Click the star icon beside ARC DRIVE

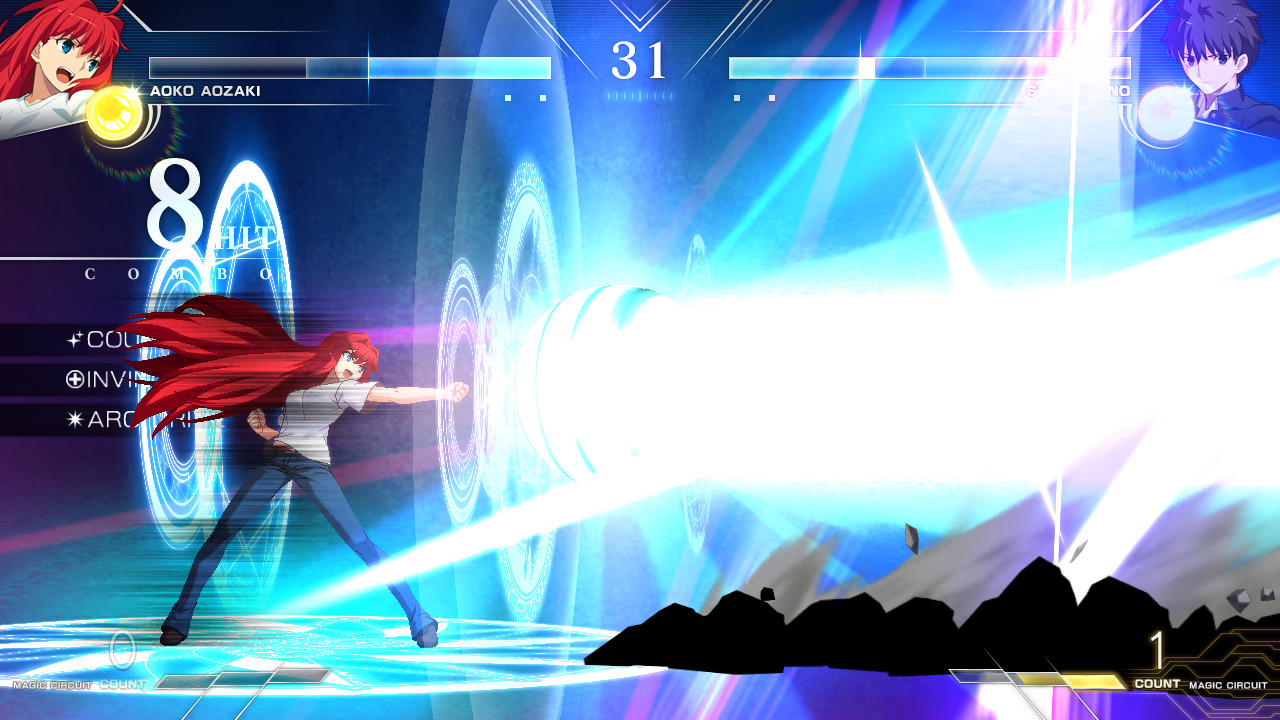pos(74,418)
